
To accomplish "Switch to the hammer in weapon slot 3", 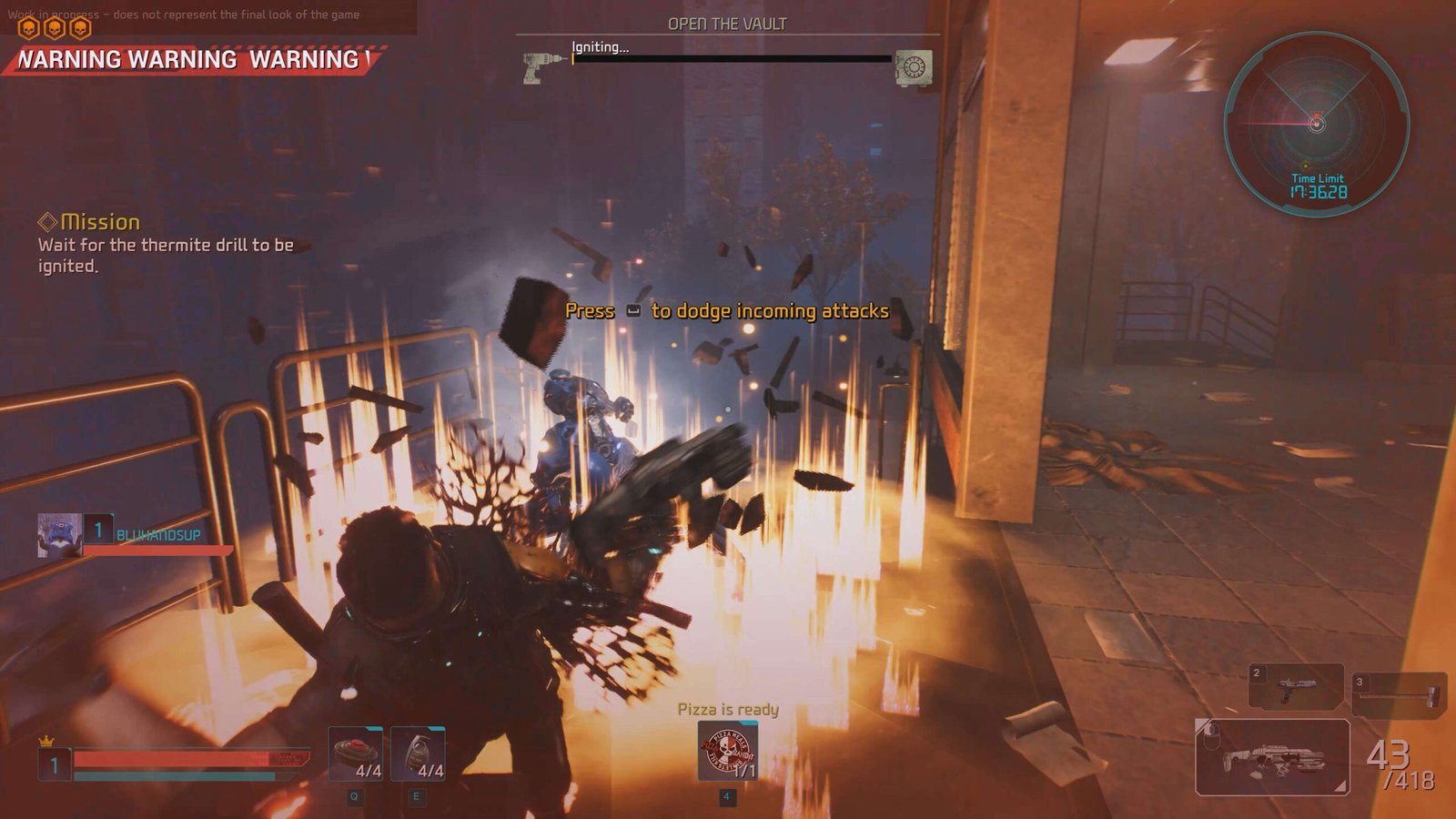I will 1399,694.
